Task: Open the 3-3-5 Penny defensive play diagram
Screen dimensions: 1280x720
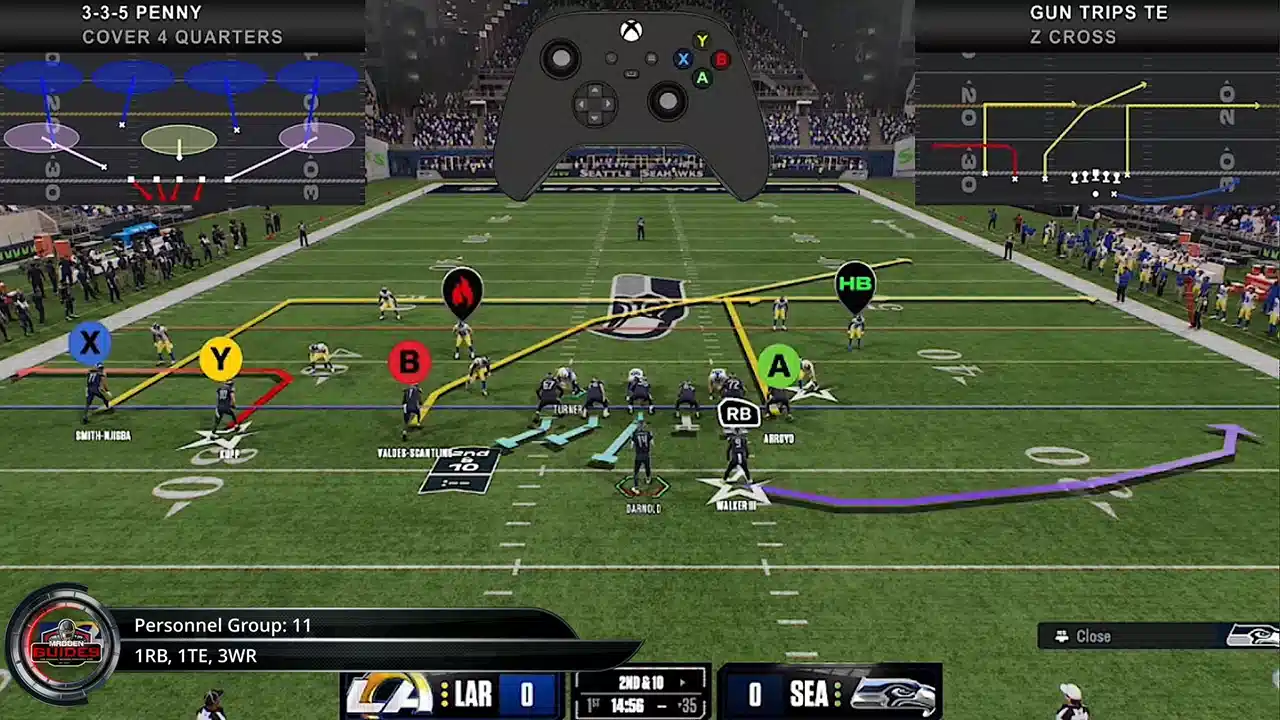Action: 181,128
